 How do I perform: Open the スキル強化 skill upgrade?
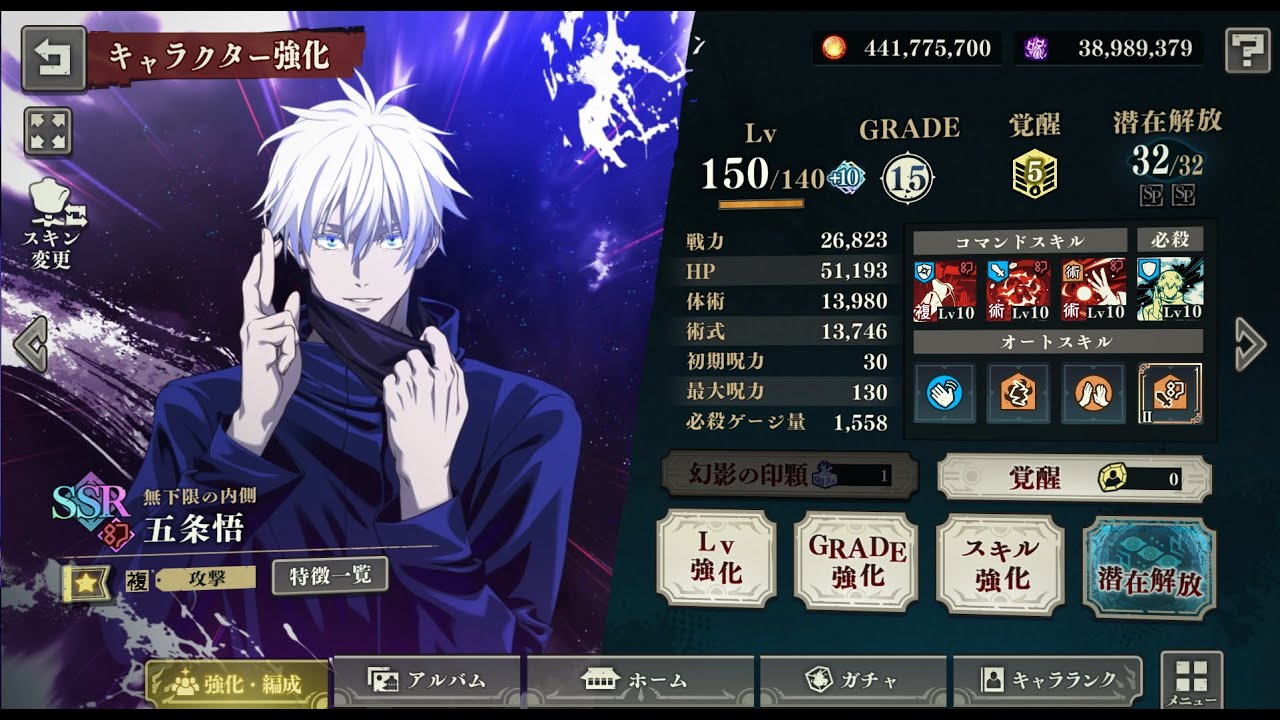coord(1000,564)
